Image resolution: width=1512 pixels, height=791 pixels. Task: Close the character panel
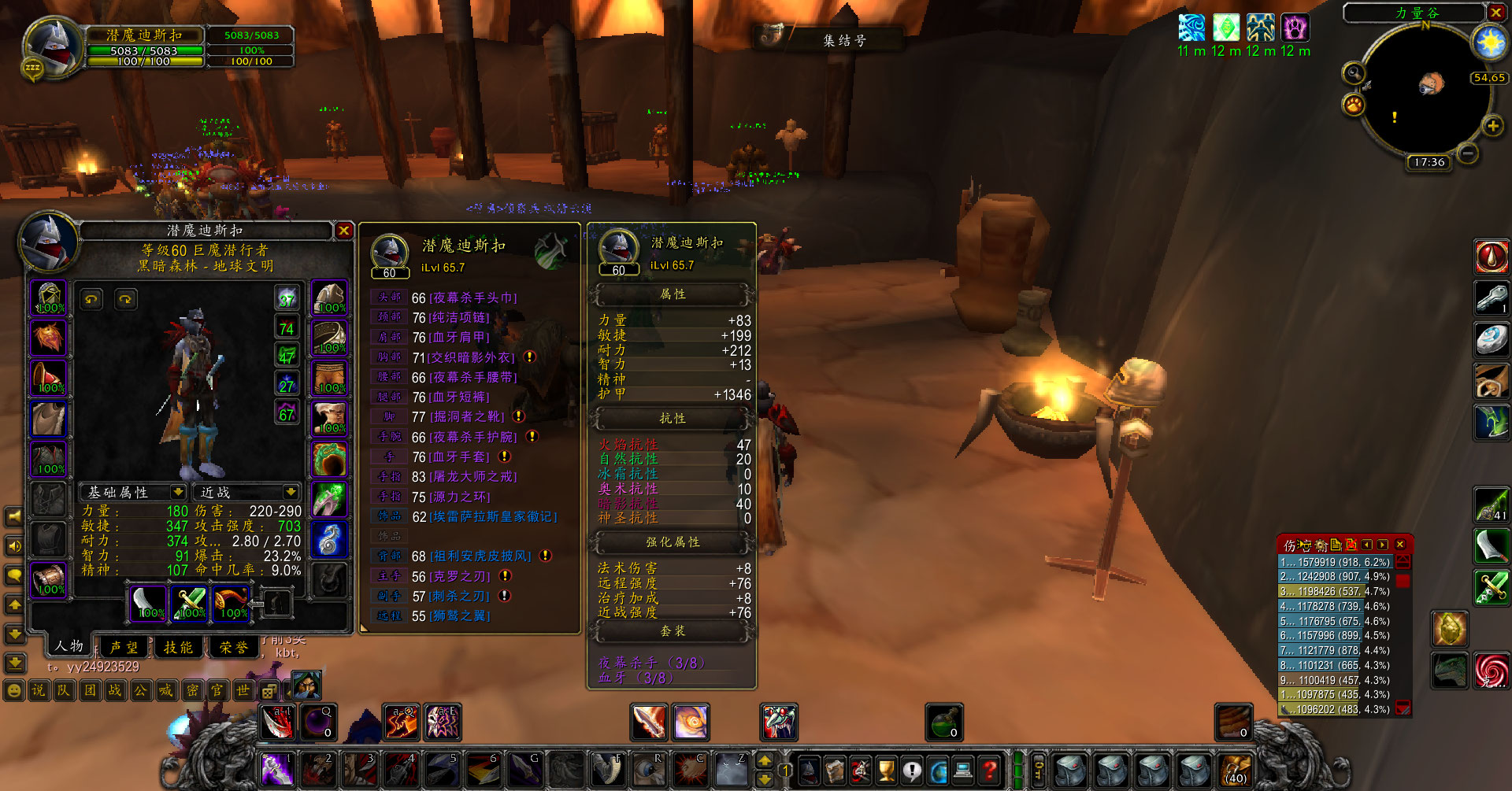[x=344, y=231]
